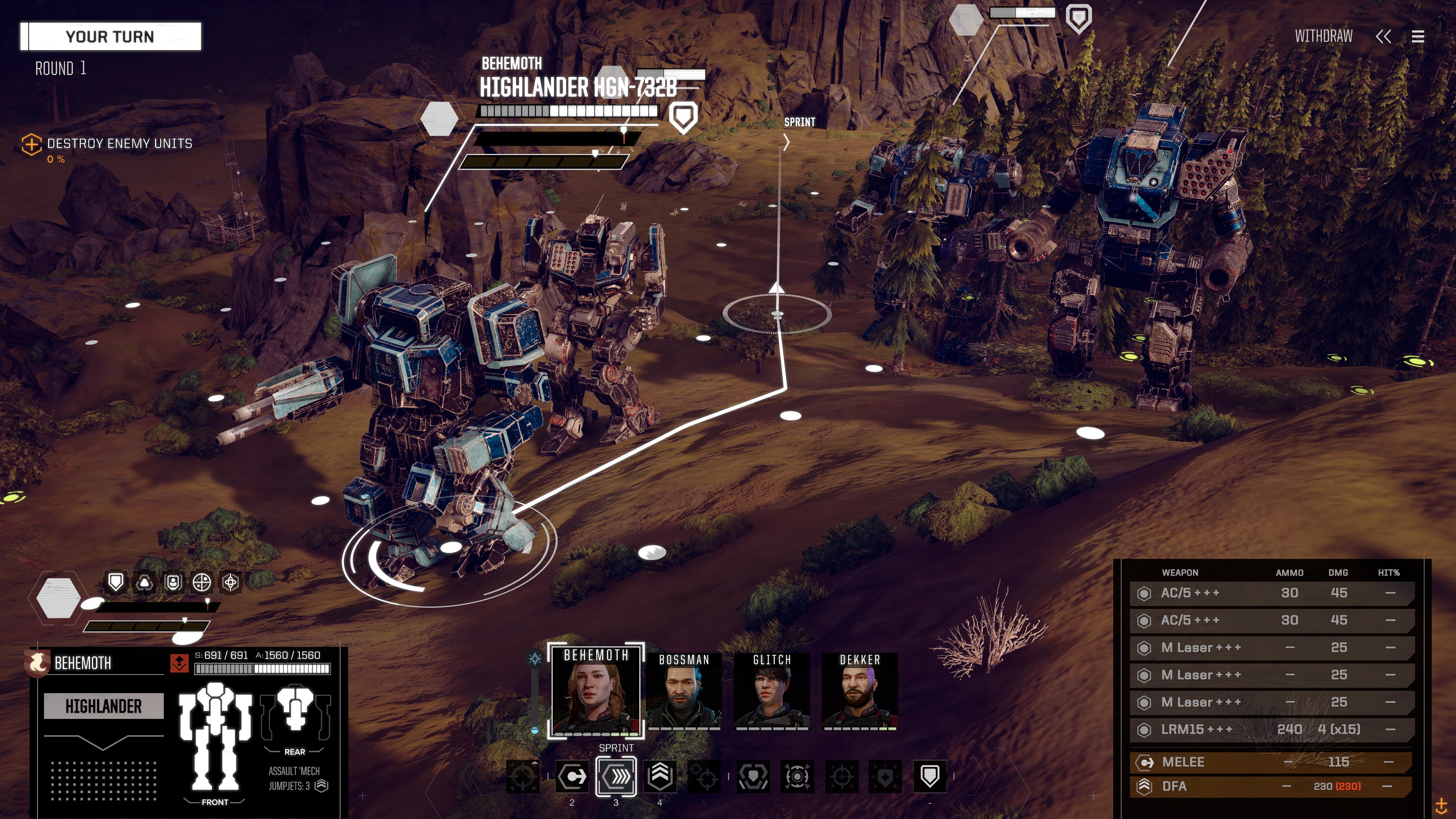
Task: Click the radar crosshair status icon
Action: coord(202,582)
